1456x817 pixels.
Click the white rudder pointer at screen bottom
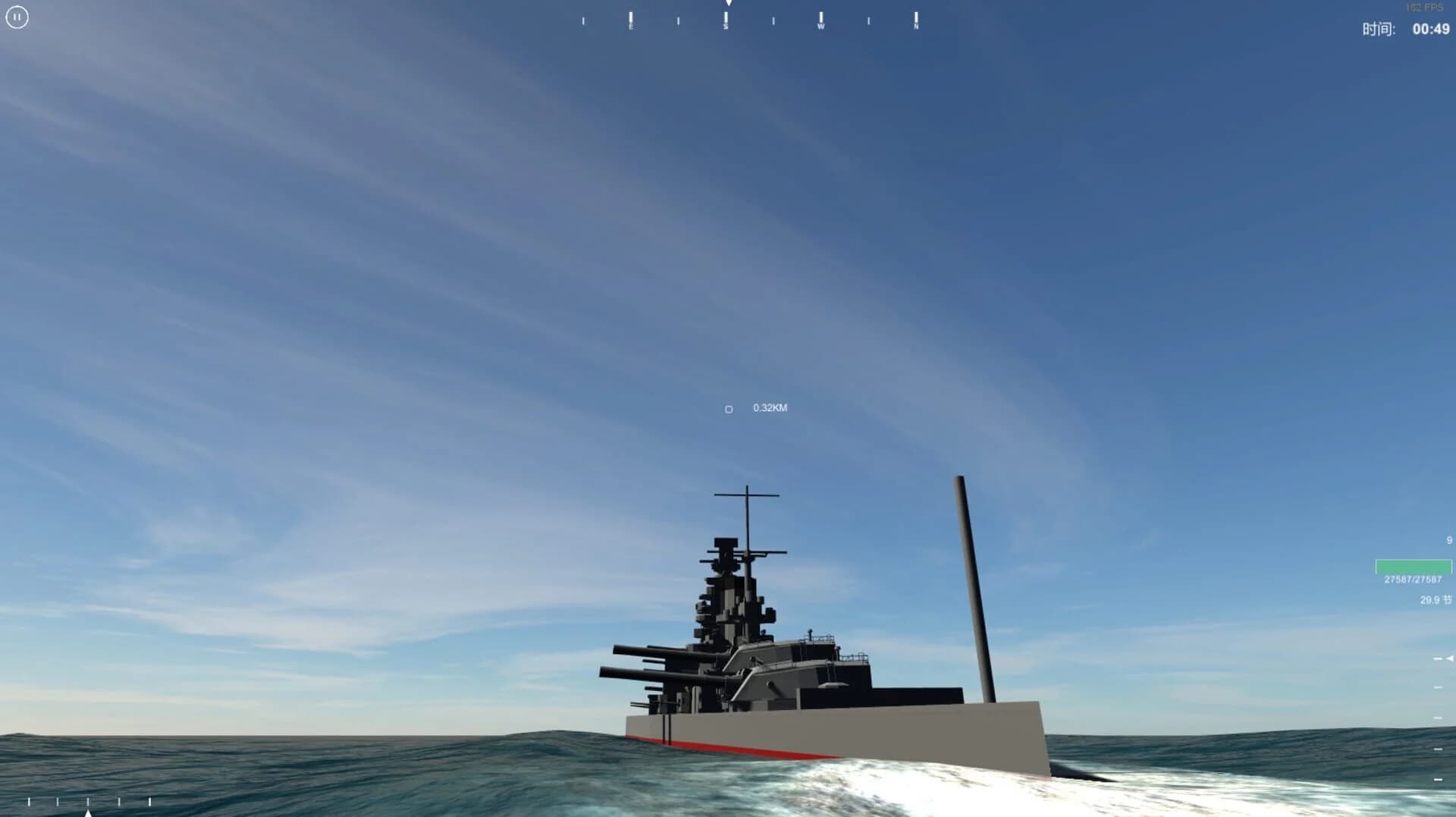point(88,813)
